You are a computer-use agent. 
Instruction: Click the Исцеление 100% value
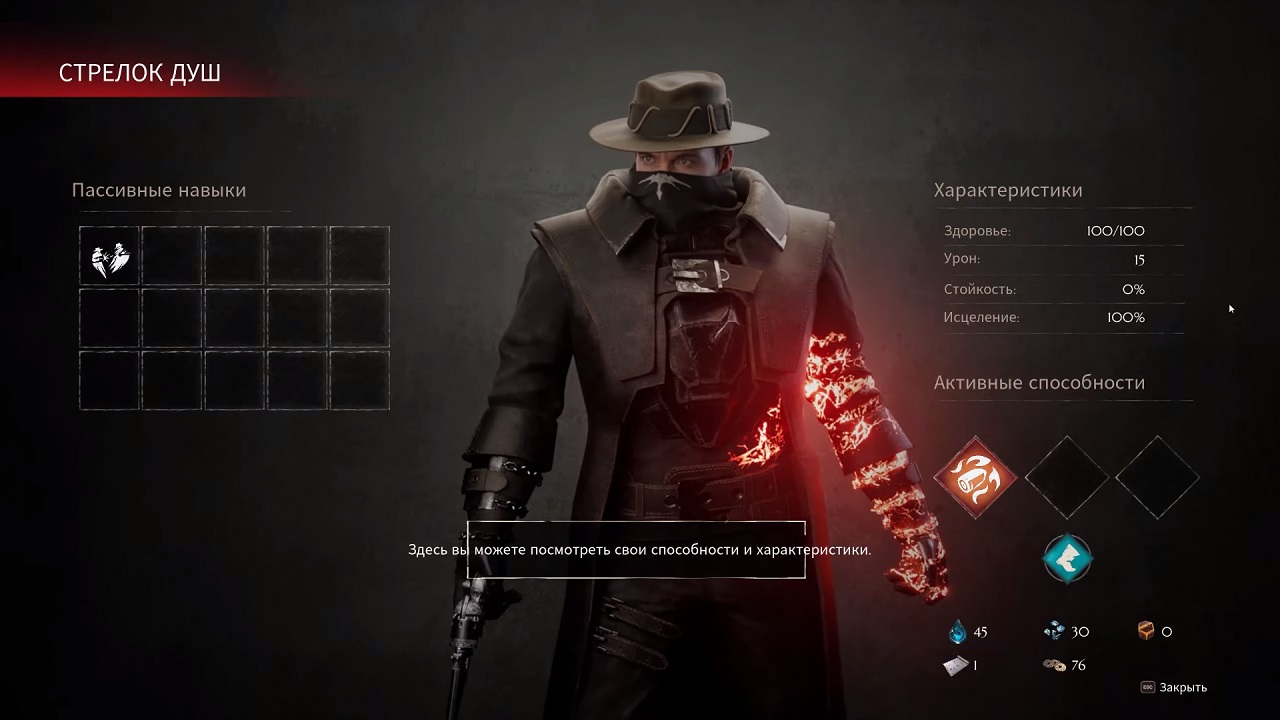coord(1126,317)
